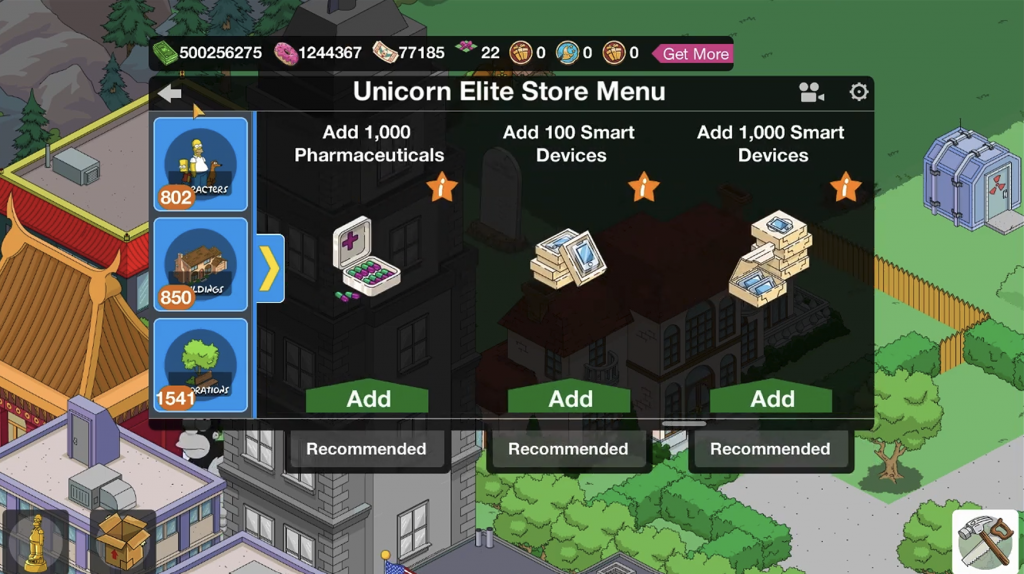This screenshot has height=574, width=1024.
Task: Add 100 Smart Devices
Action: point(570,398)
